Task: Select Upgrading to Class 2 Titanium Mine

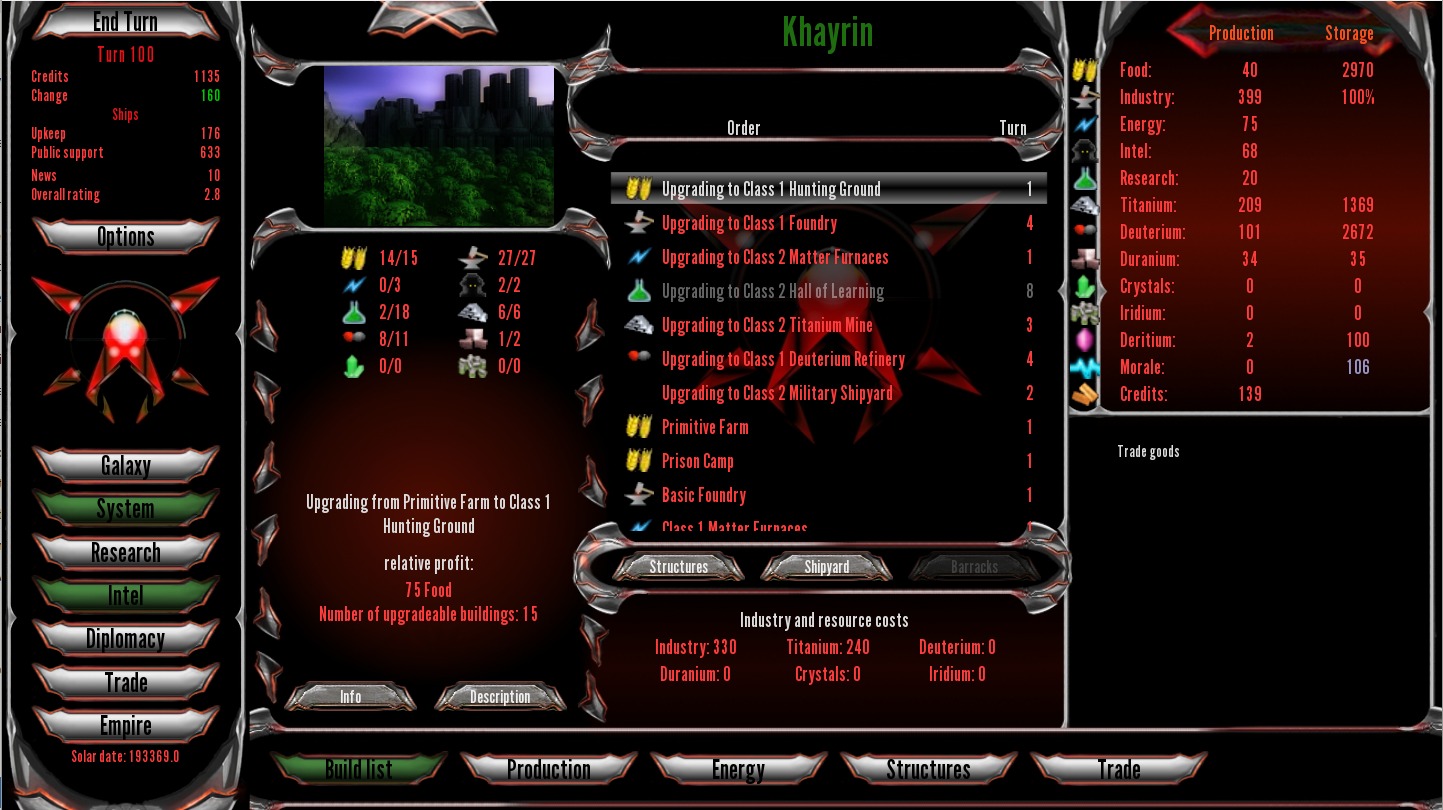Action: point(766,325)
